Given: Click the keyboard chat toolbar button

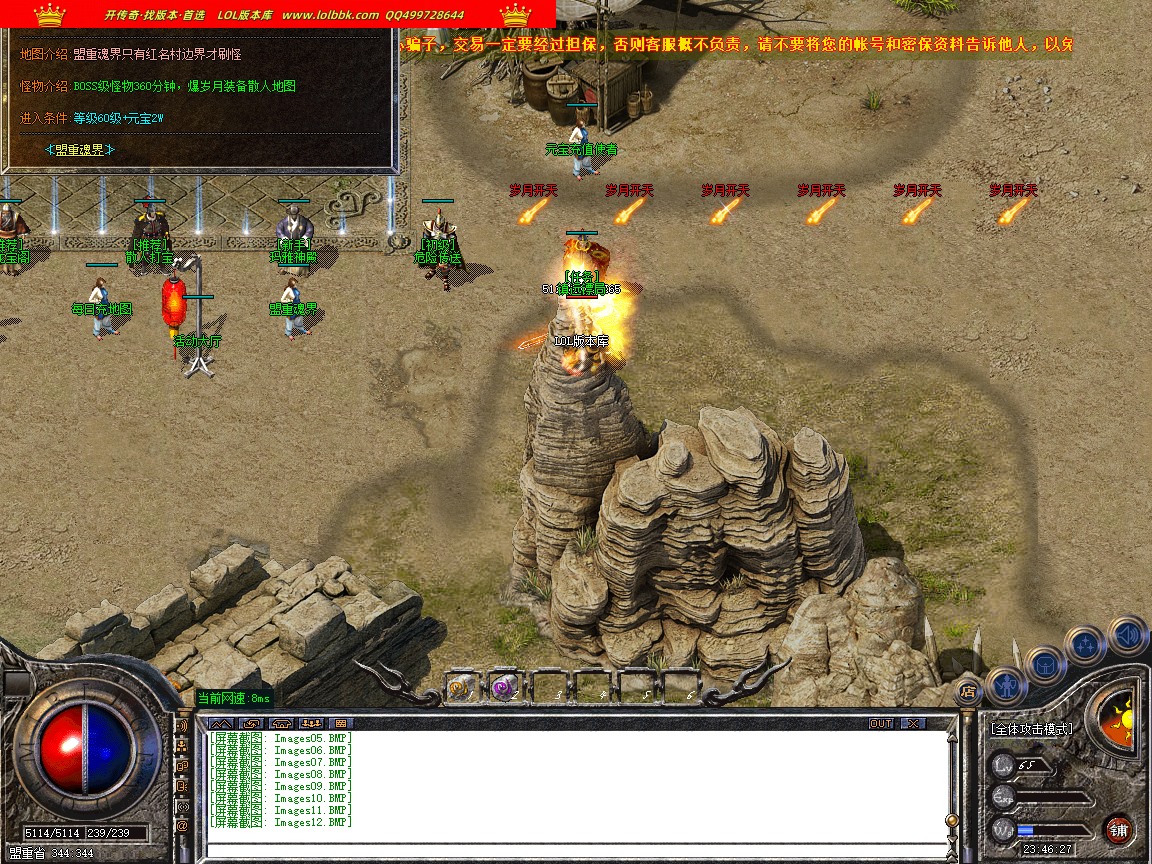Looking at the screenshot, I should tap(340, 723).
